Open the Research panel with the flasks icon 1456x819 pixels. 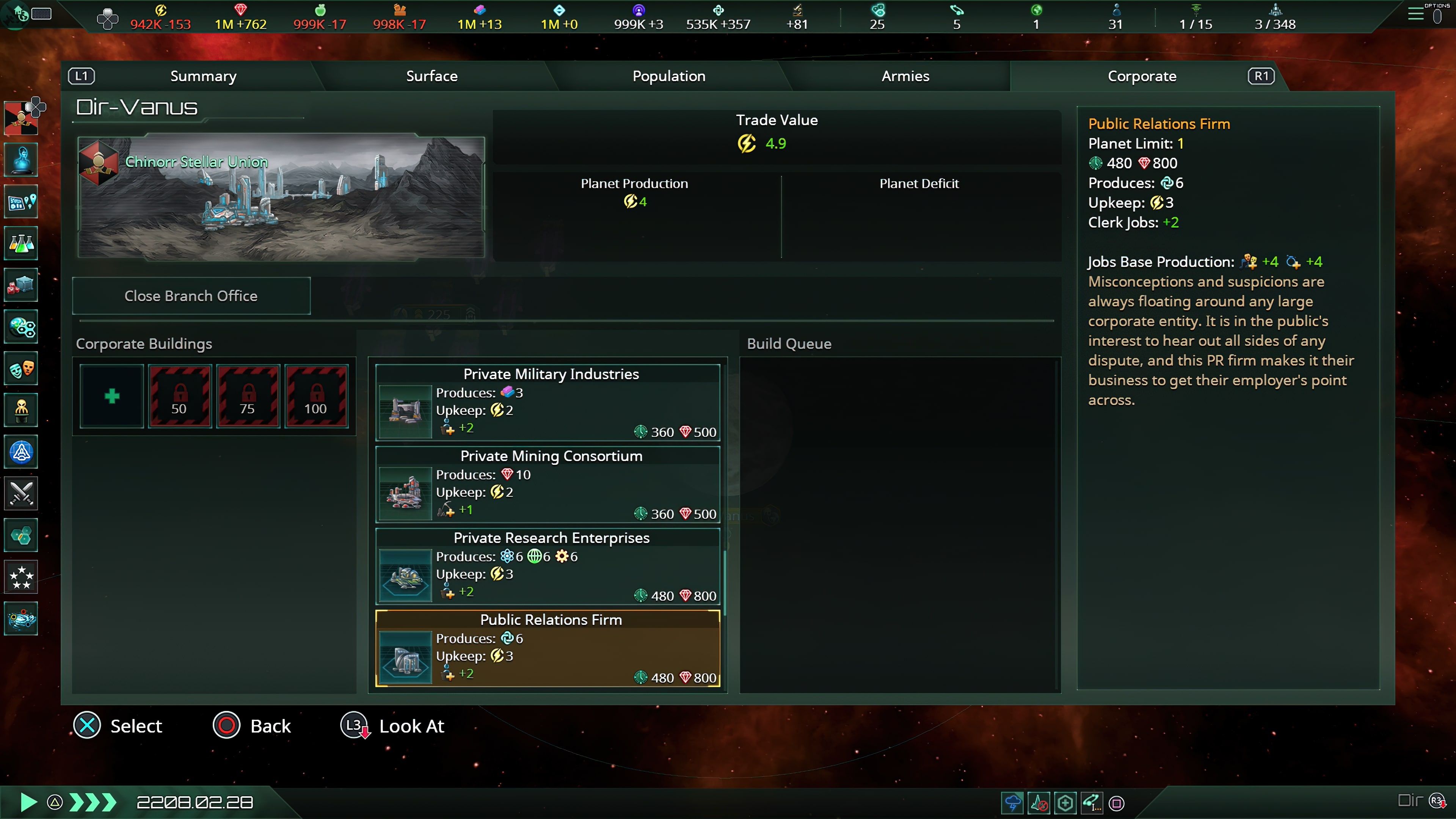click(x=21, y=243)
